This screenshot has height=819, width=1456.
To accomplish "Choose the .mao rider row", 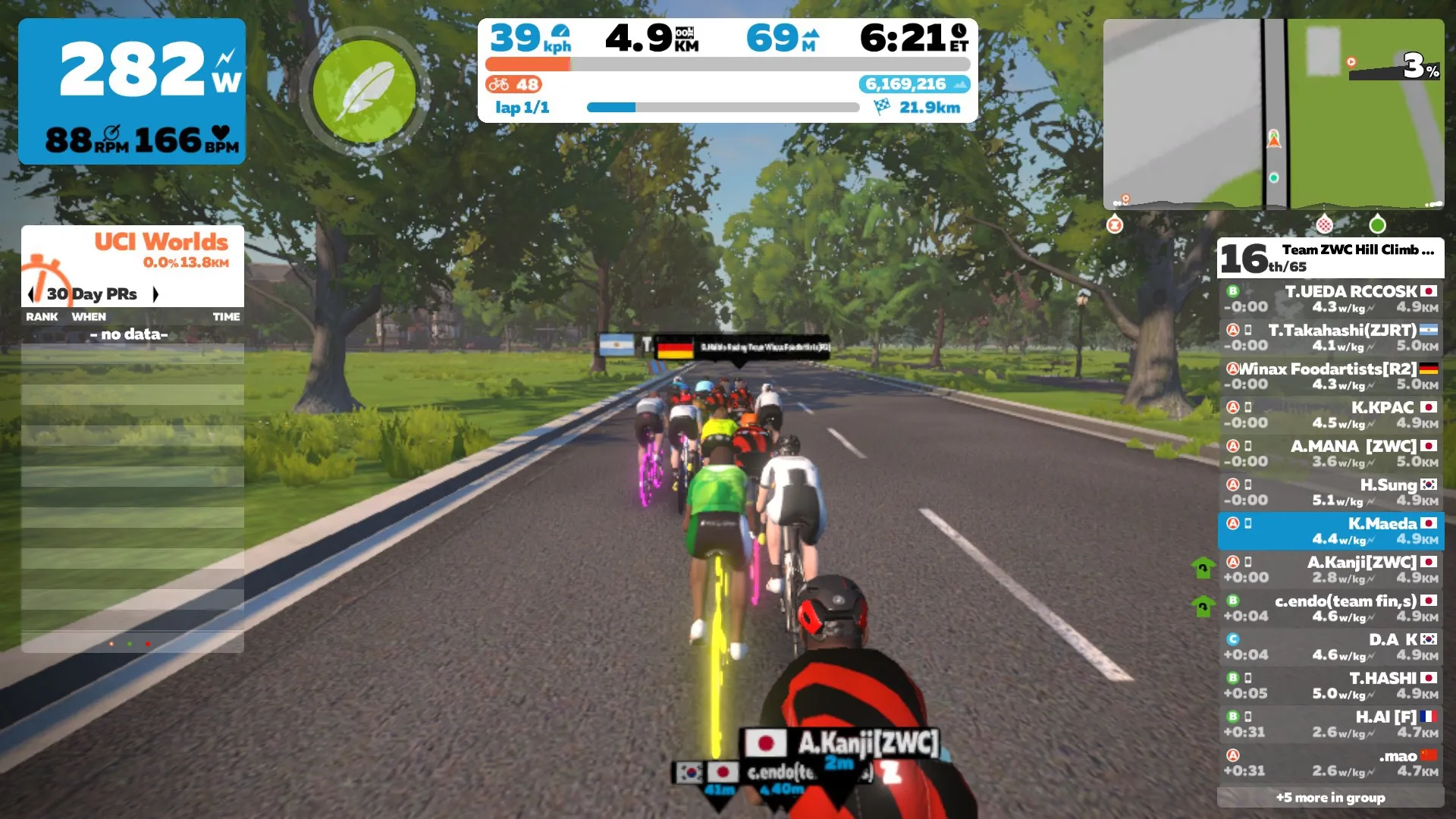I will [1331, 763].
